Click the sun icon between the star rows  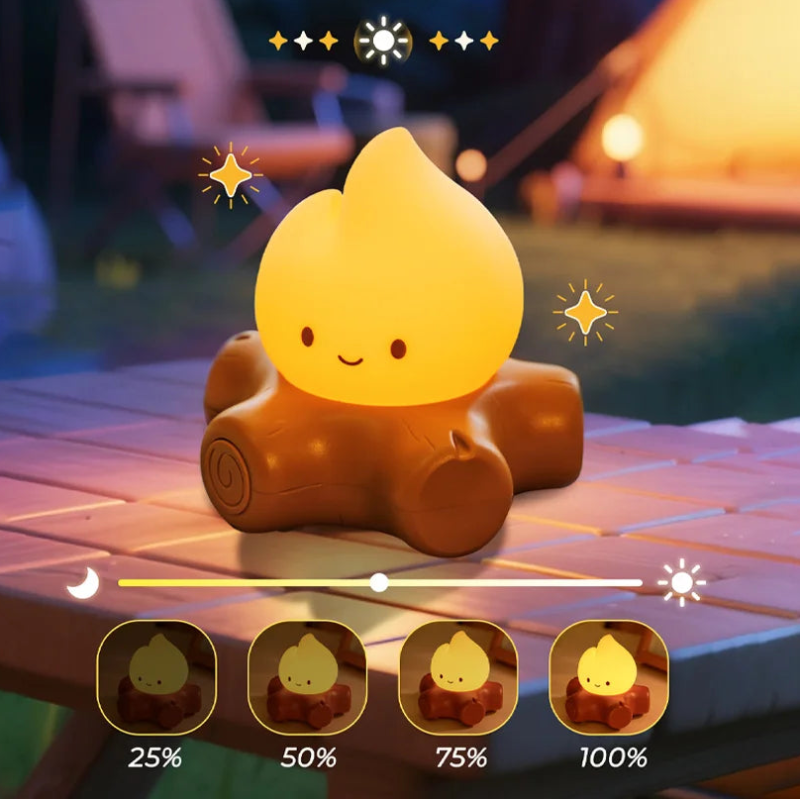tap(384, 41)
